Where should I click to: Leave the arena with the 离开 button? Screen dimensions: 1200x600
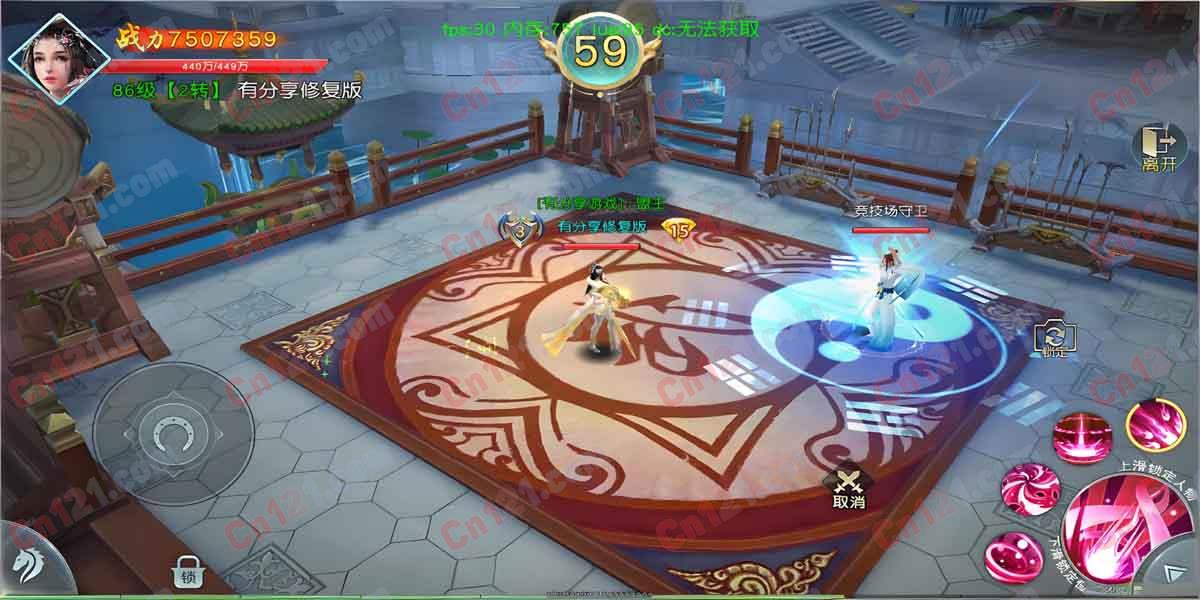[1158, 149]
